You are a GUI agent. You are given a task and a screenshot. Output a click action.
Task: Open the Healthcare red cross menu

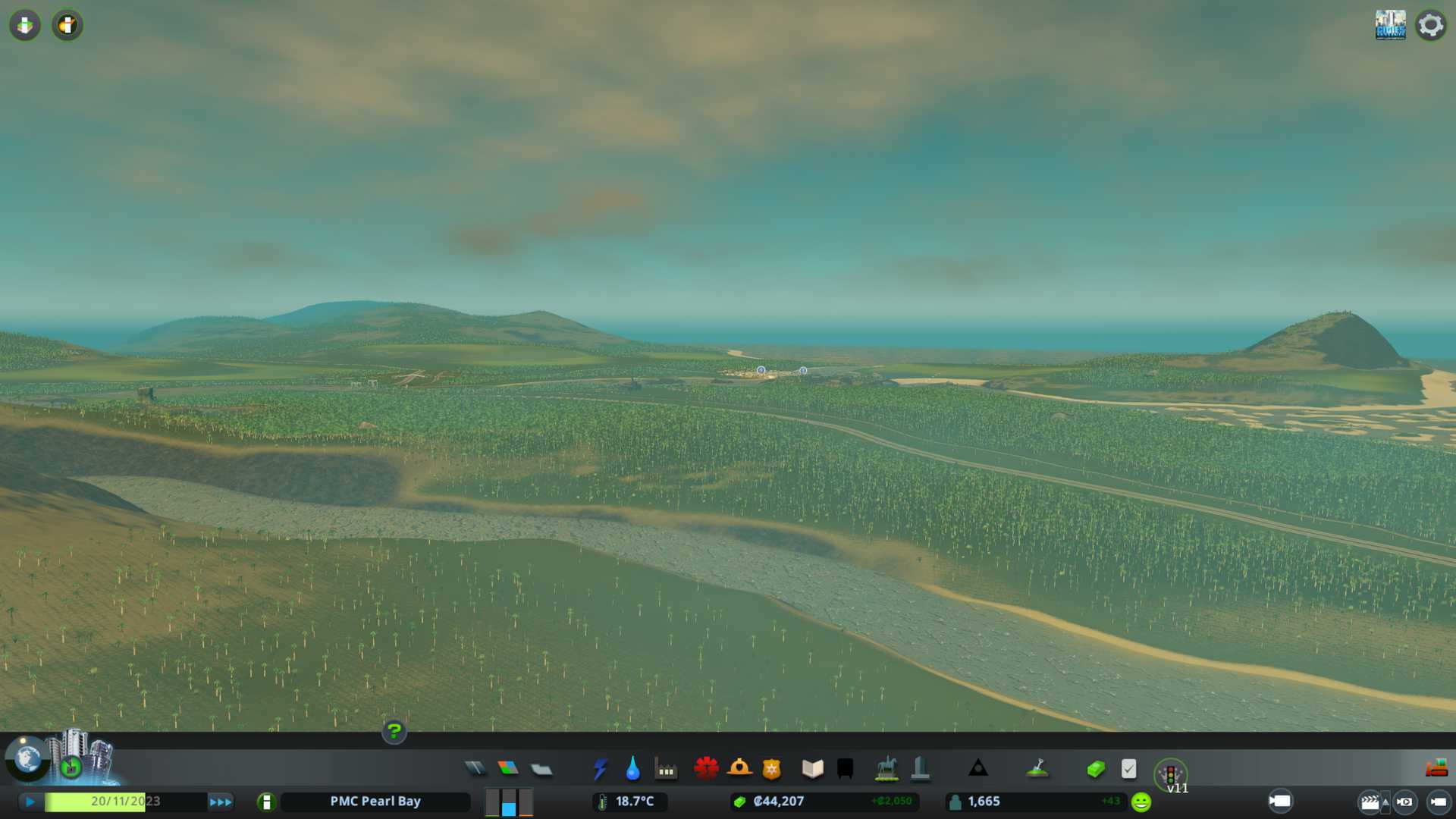tap(706, 769)
